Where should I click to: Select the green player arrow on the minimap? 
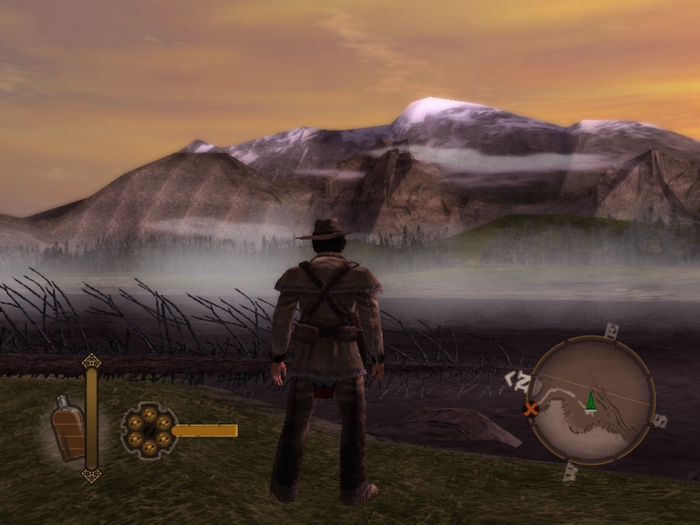[591, 400]
